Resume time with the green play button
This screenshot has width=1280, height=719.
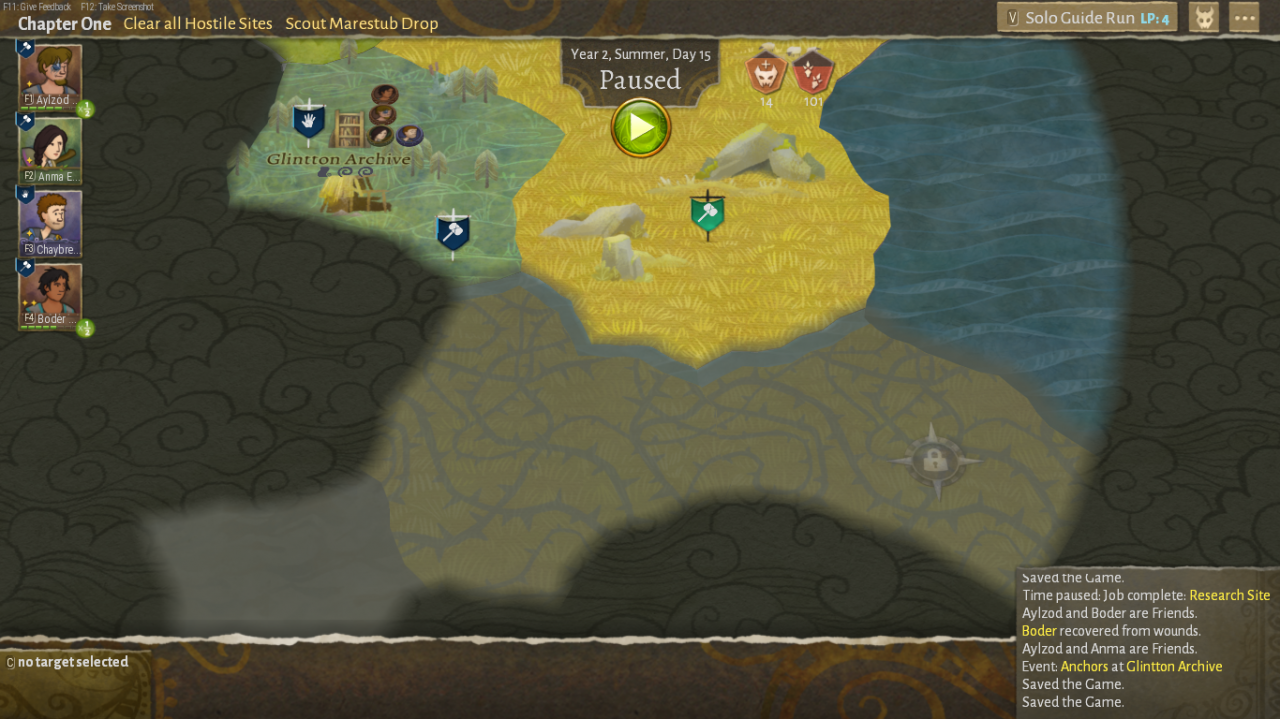pyautogui.click(x=640, y=128)
